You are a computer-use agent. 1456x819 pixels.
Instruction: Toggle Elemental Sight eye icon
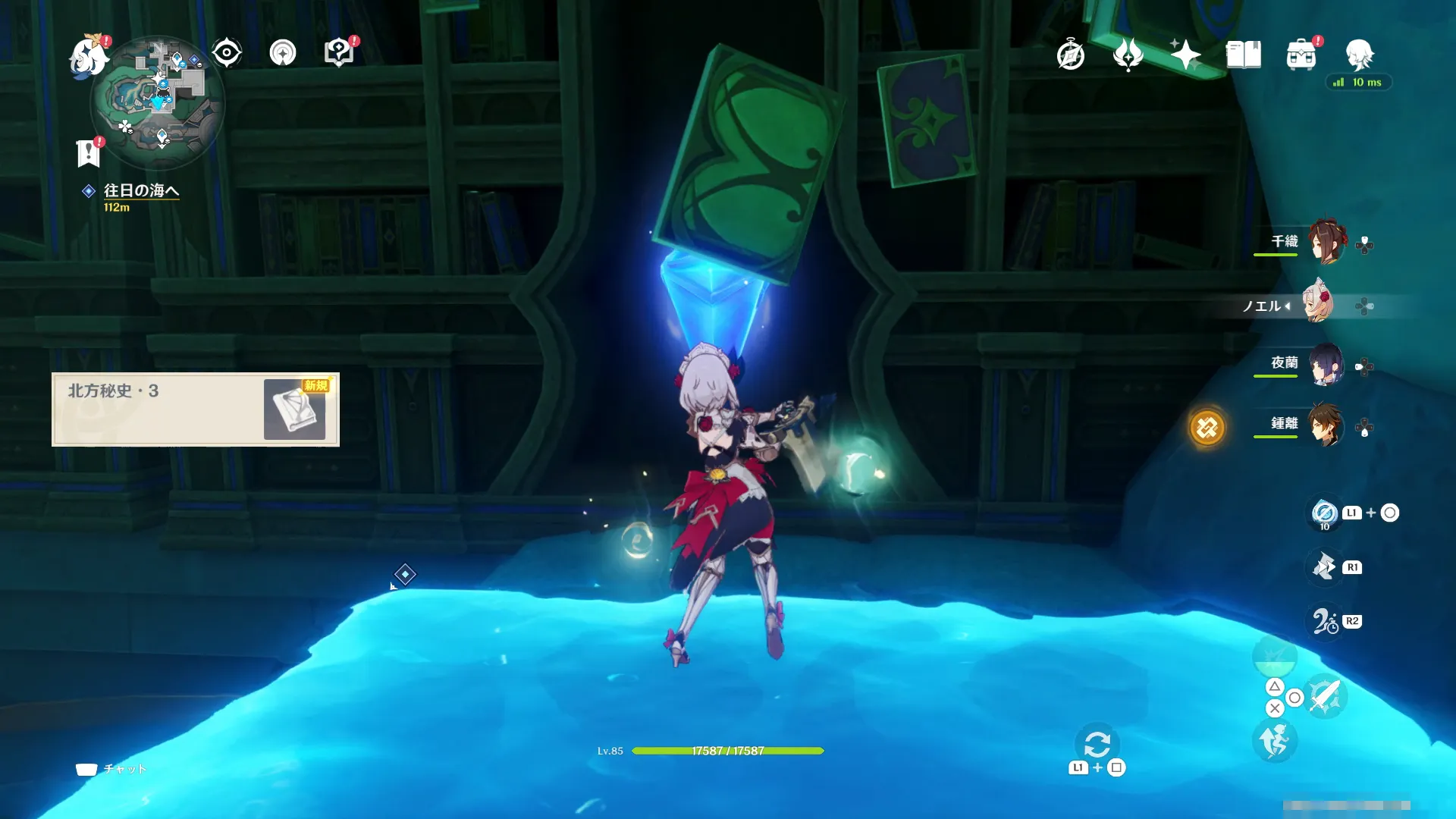[226, 53]
